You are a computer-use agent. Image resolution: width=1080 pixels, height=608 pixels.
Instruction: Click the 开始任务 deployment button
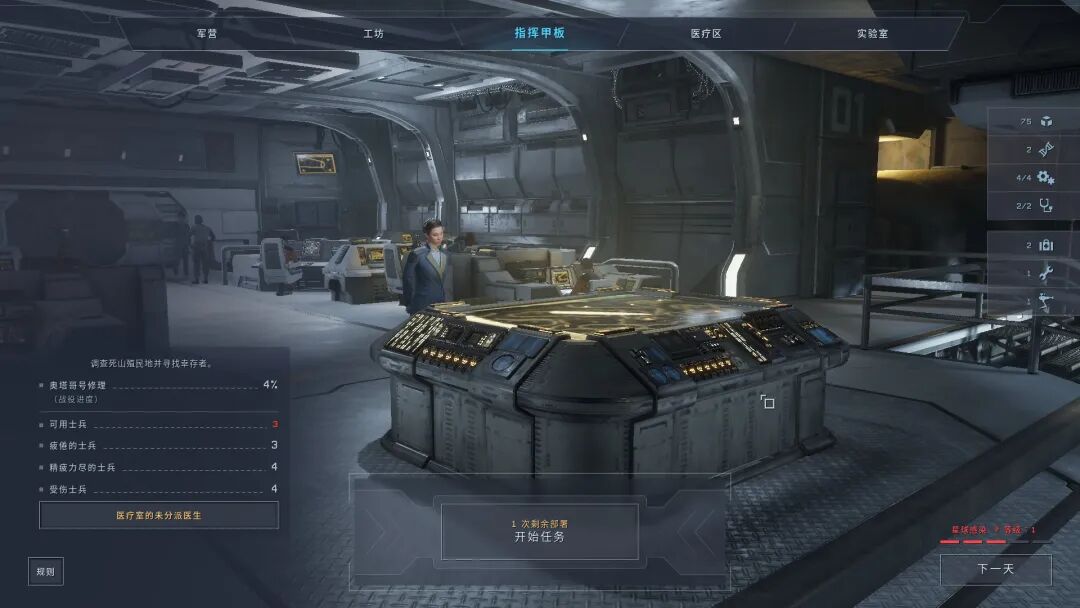click(539, 531)
